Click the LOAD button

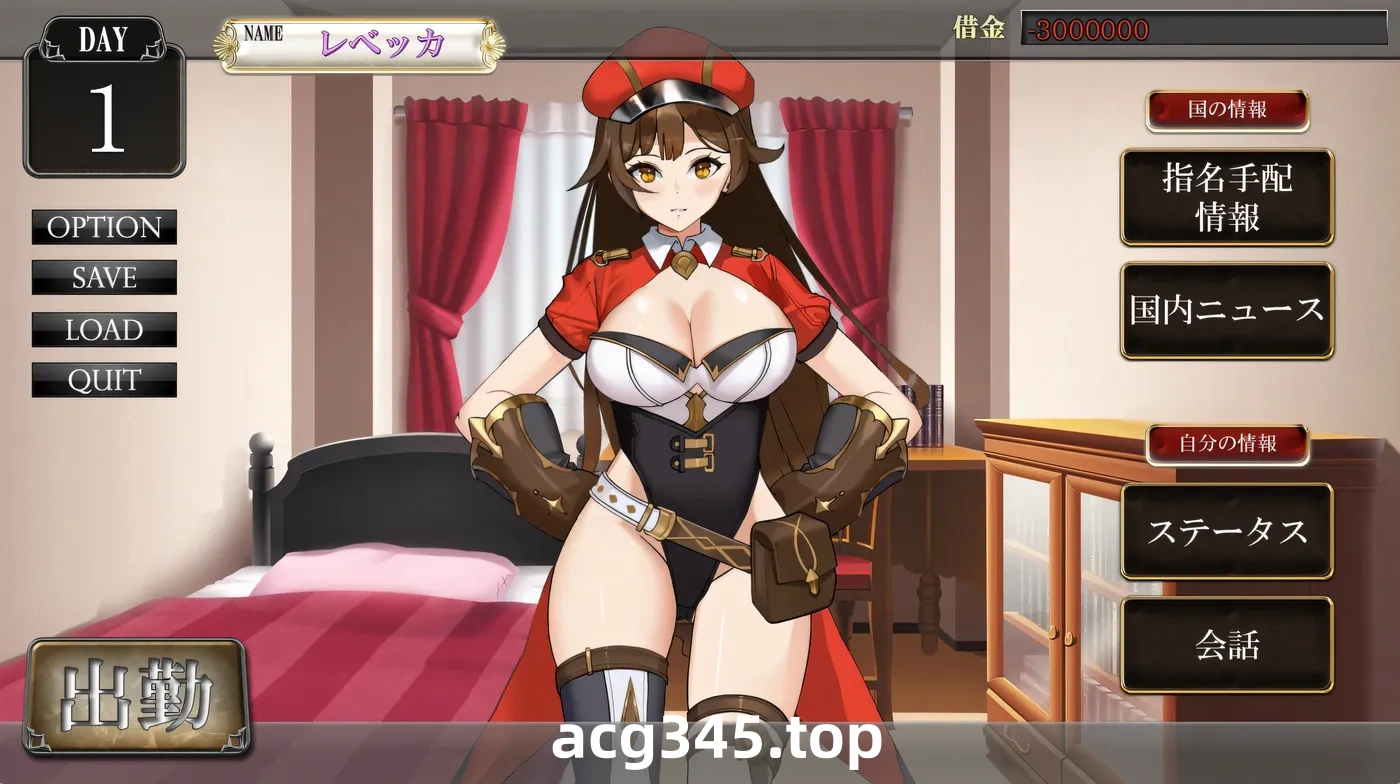[104, 330]
